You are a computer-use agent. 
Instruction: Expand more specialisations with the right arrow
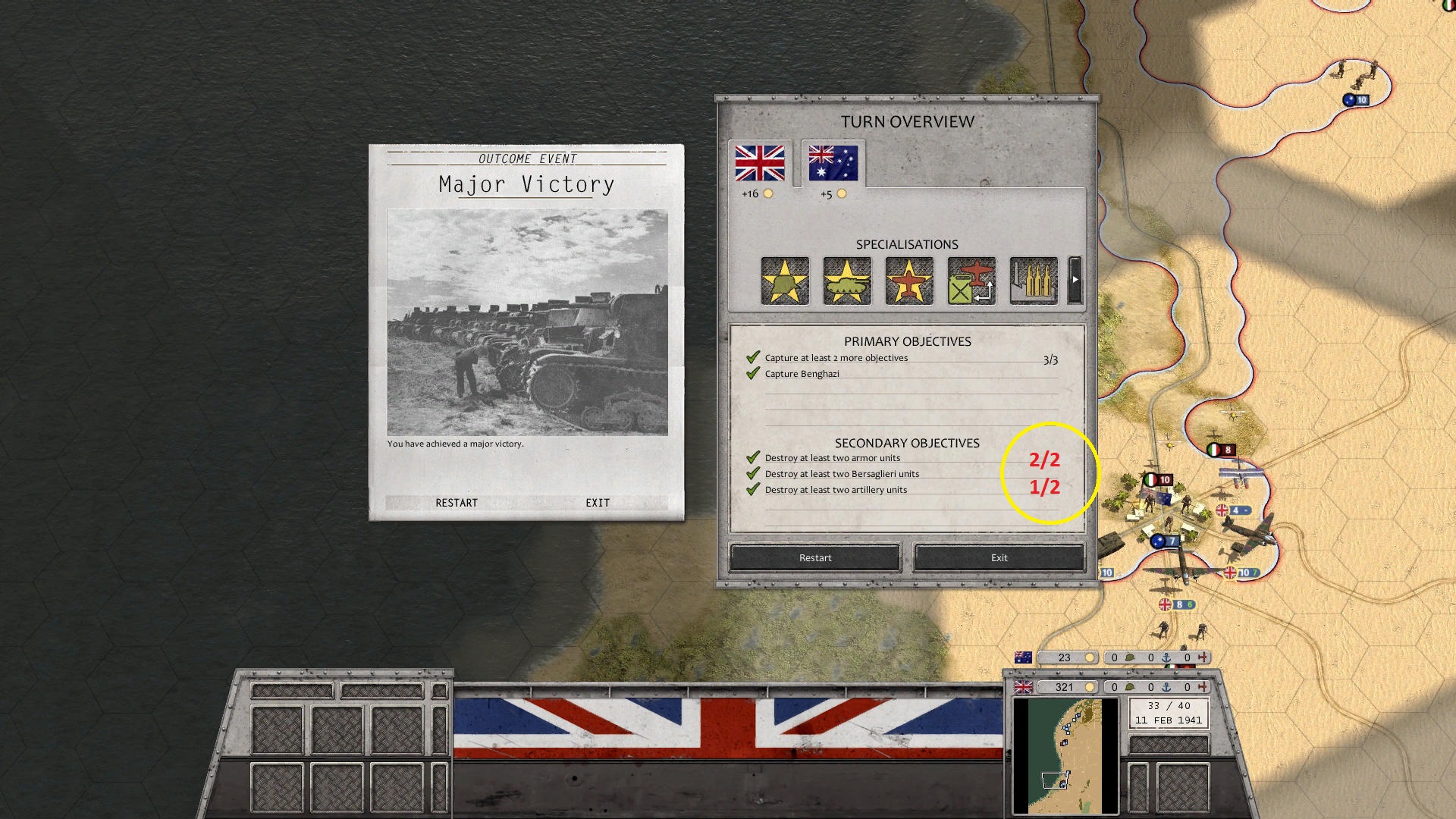point(1075,279)
